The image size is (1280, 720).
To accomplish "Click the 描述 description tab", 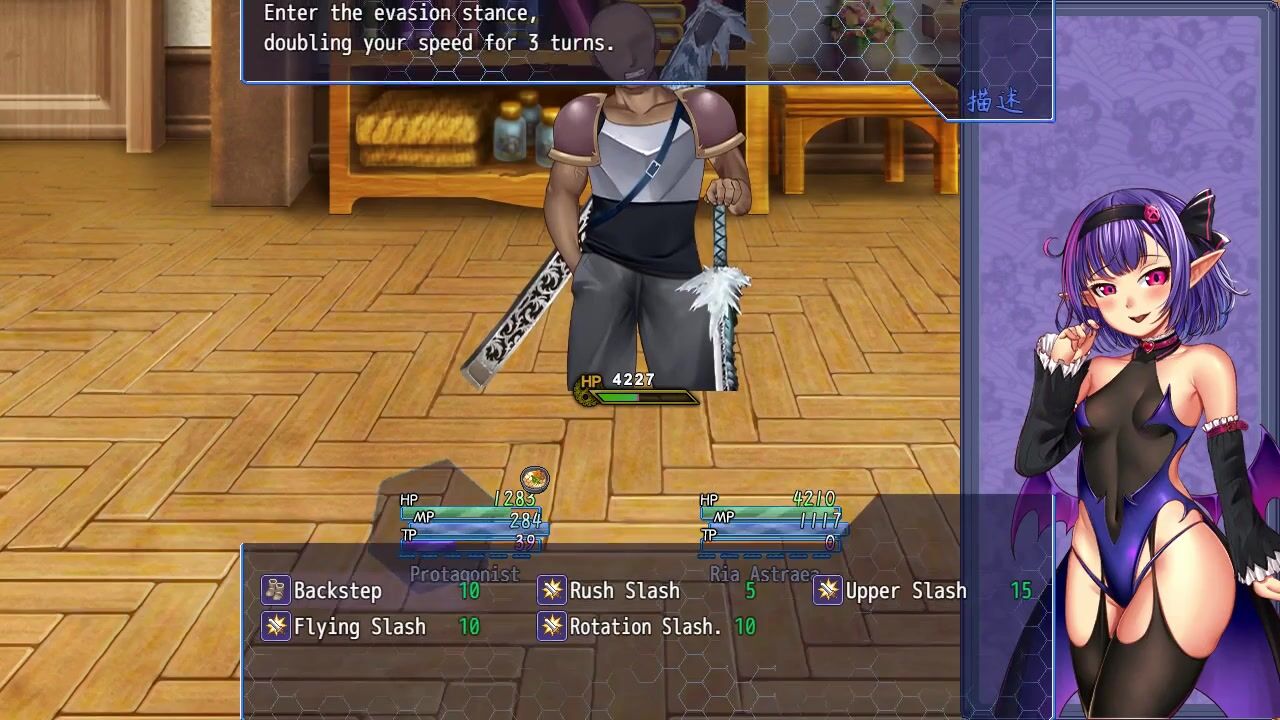I will pyautogui.click(x=995, y=102).
